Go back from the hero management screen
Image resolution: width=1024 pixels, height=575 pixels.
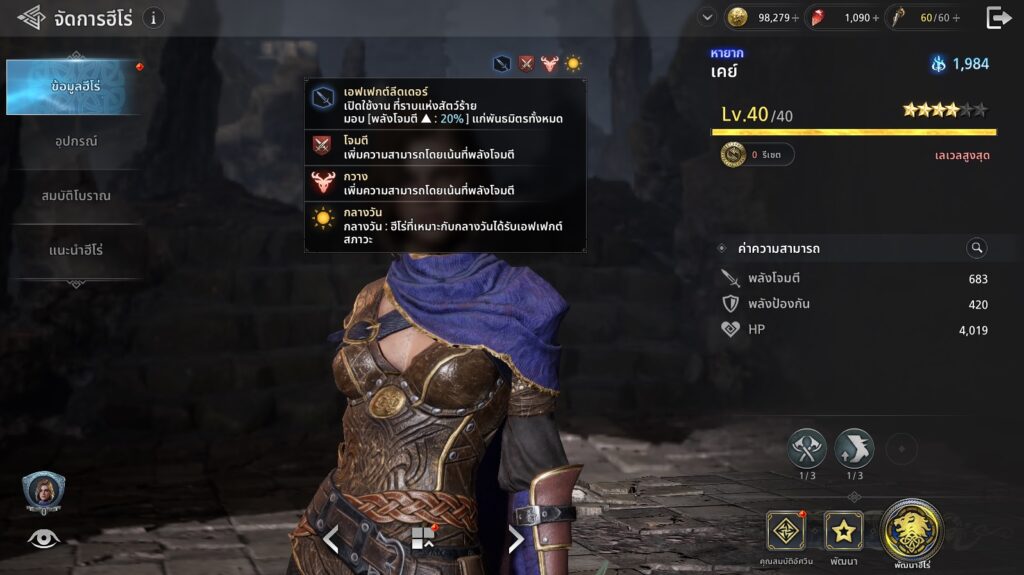[x=30, y=17]
